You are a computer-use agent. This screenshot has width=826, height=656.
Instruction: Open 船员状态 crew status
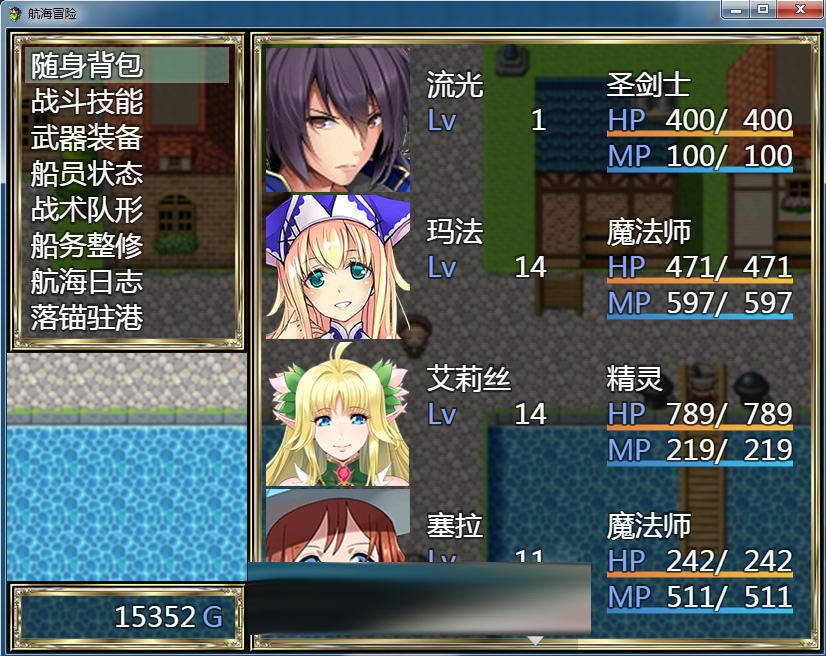click(87, 174)
